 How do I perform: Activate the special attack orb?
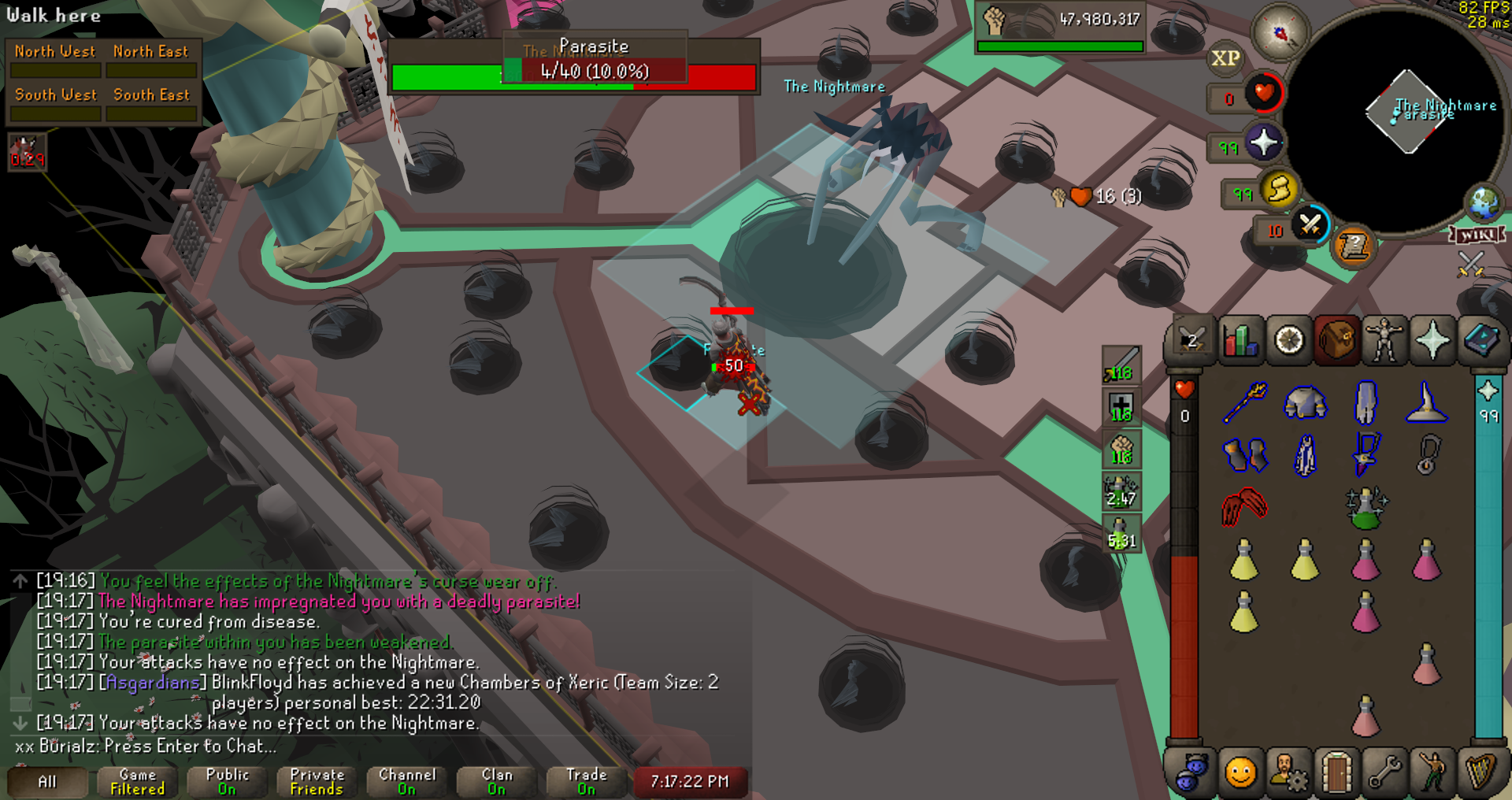(1310, 225)
